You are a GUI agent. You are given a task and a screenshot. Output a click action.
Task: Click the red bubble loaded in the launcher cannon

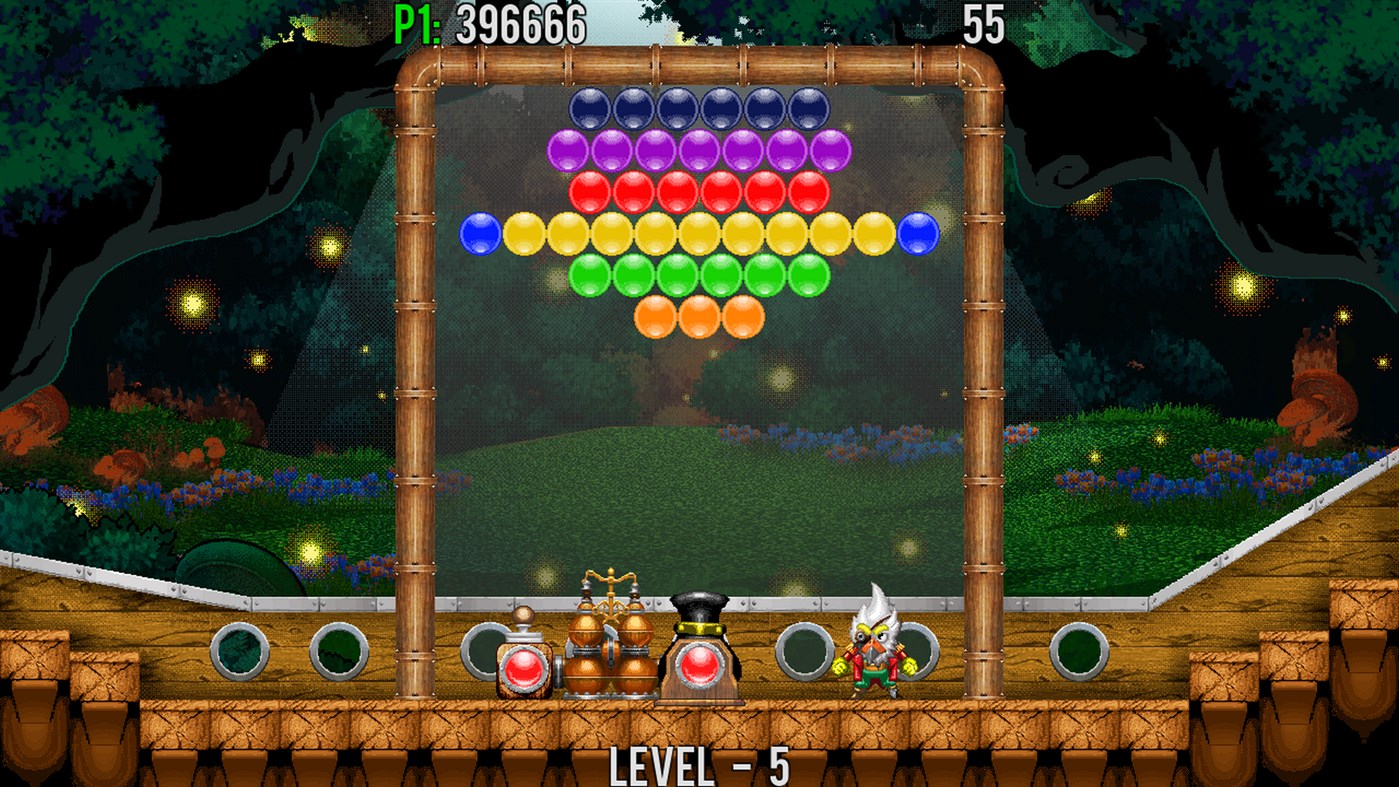coord(700,665)
